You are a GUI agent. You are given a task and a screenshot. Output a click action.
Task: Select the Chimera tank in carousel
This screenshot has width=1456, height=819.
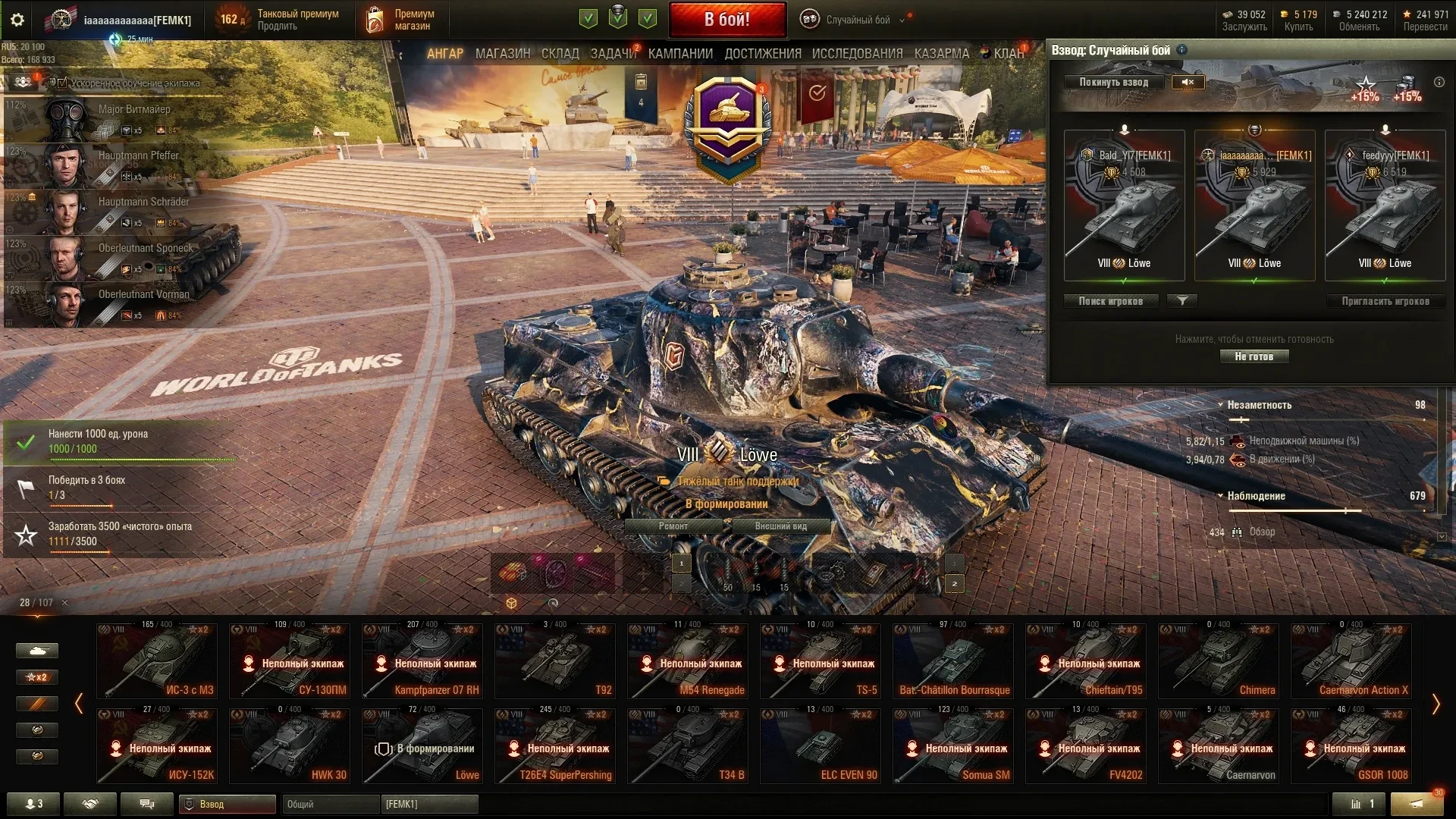coord(1219,661)
